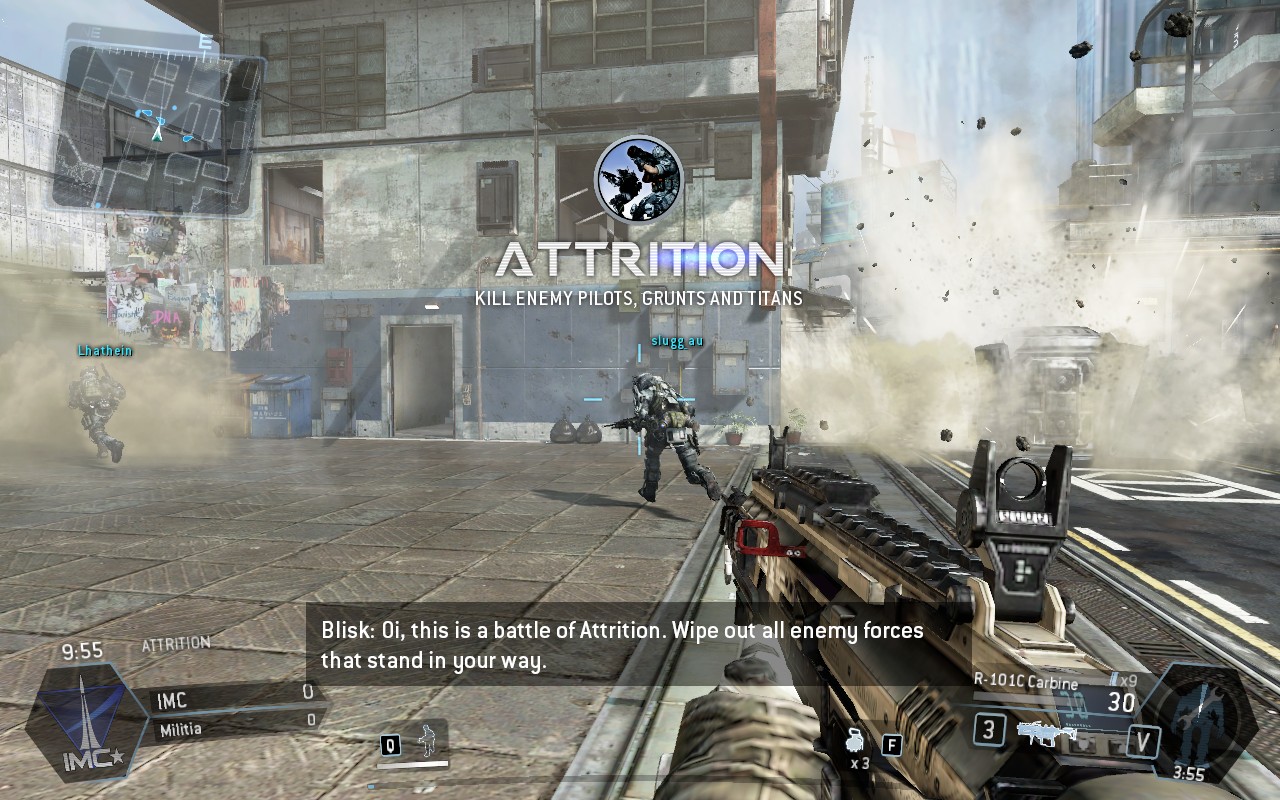Select the Attrition game mode emblem
This screenshot has width=1280, height=800.
coord(639,179)
